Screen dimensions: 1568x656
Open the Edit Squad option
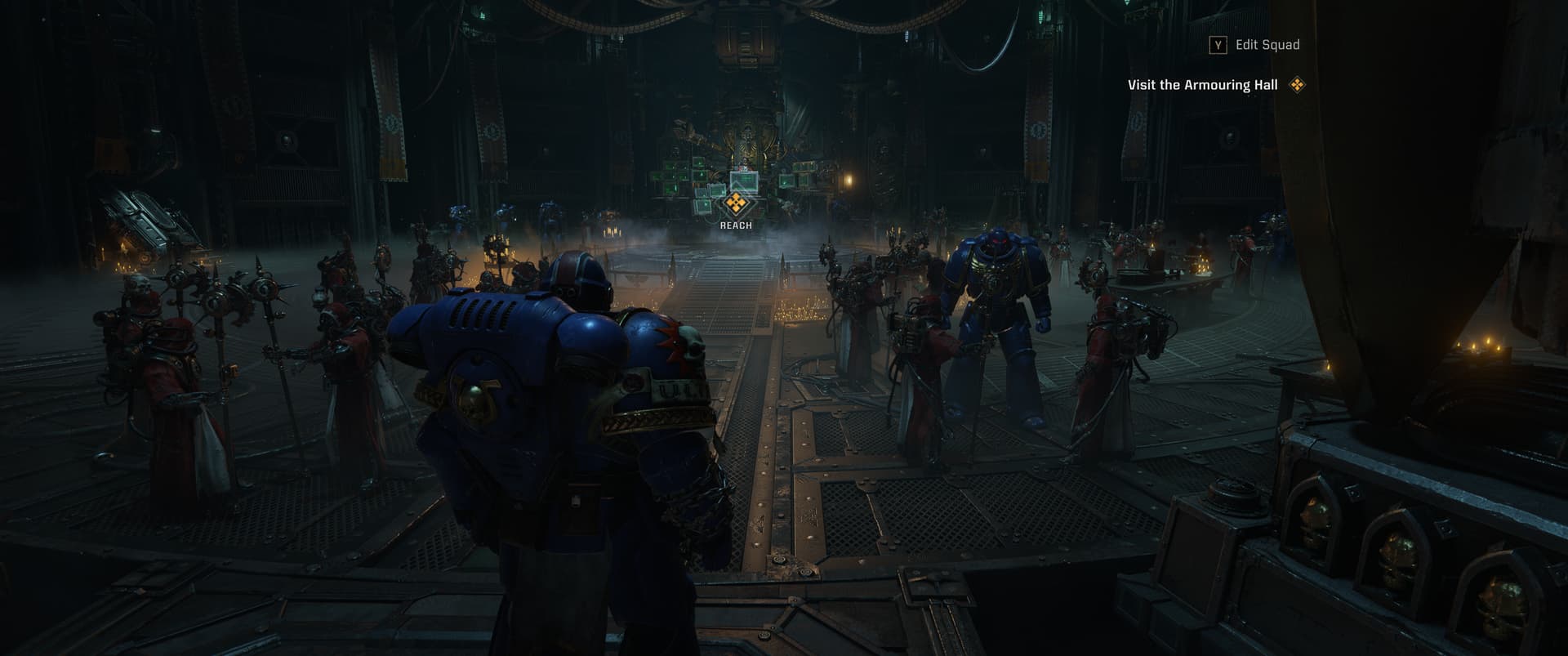(1256, 45)
